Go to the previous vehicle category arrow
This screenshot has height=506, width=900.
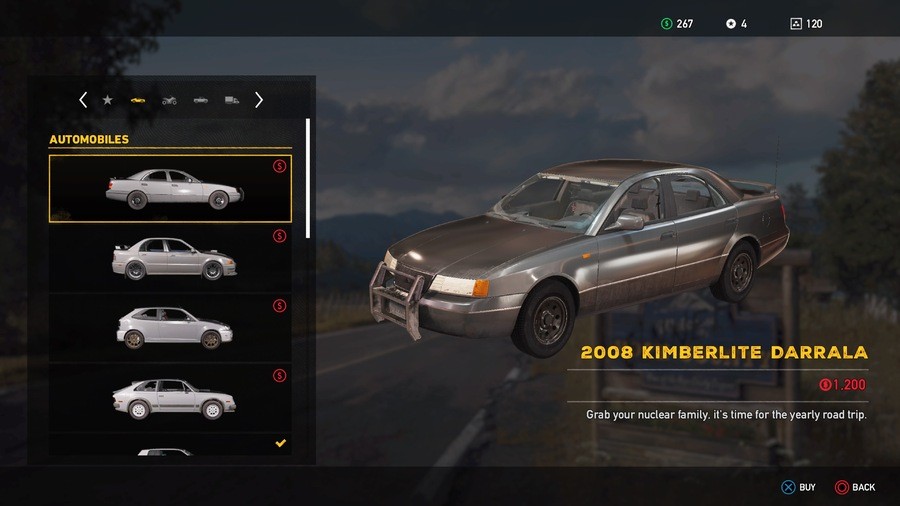(x=83, y=100)
